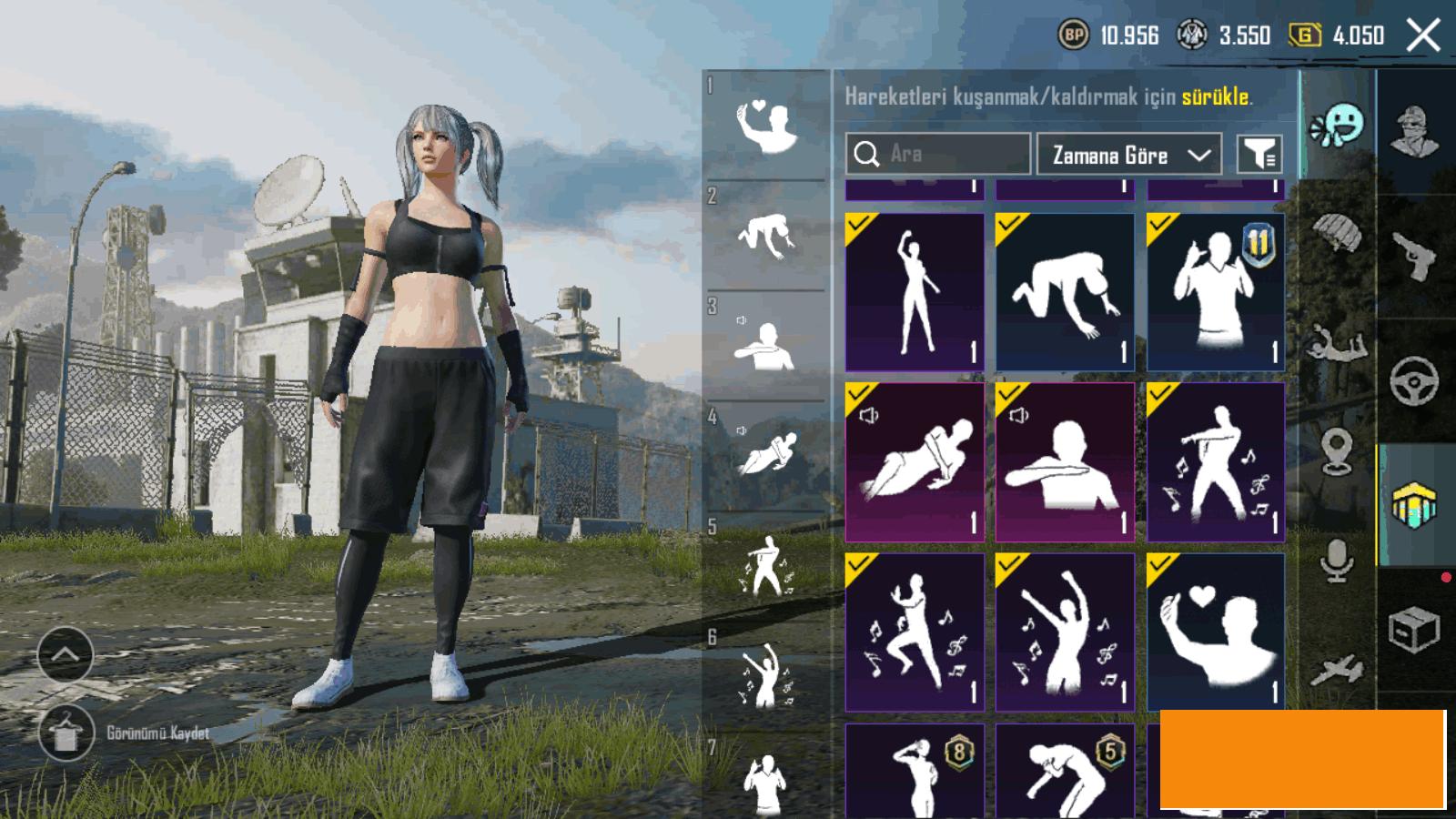The height and width of the screenshot is (819, 1456).
Task: Select the emote with the 8 badge
Action: [x=915, y=772]
